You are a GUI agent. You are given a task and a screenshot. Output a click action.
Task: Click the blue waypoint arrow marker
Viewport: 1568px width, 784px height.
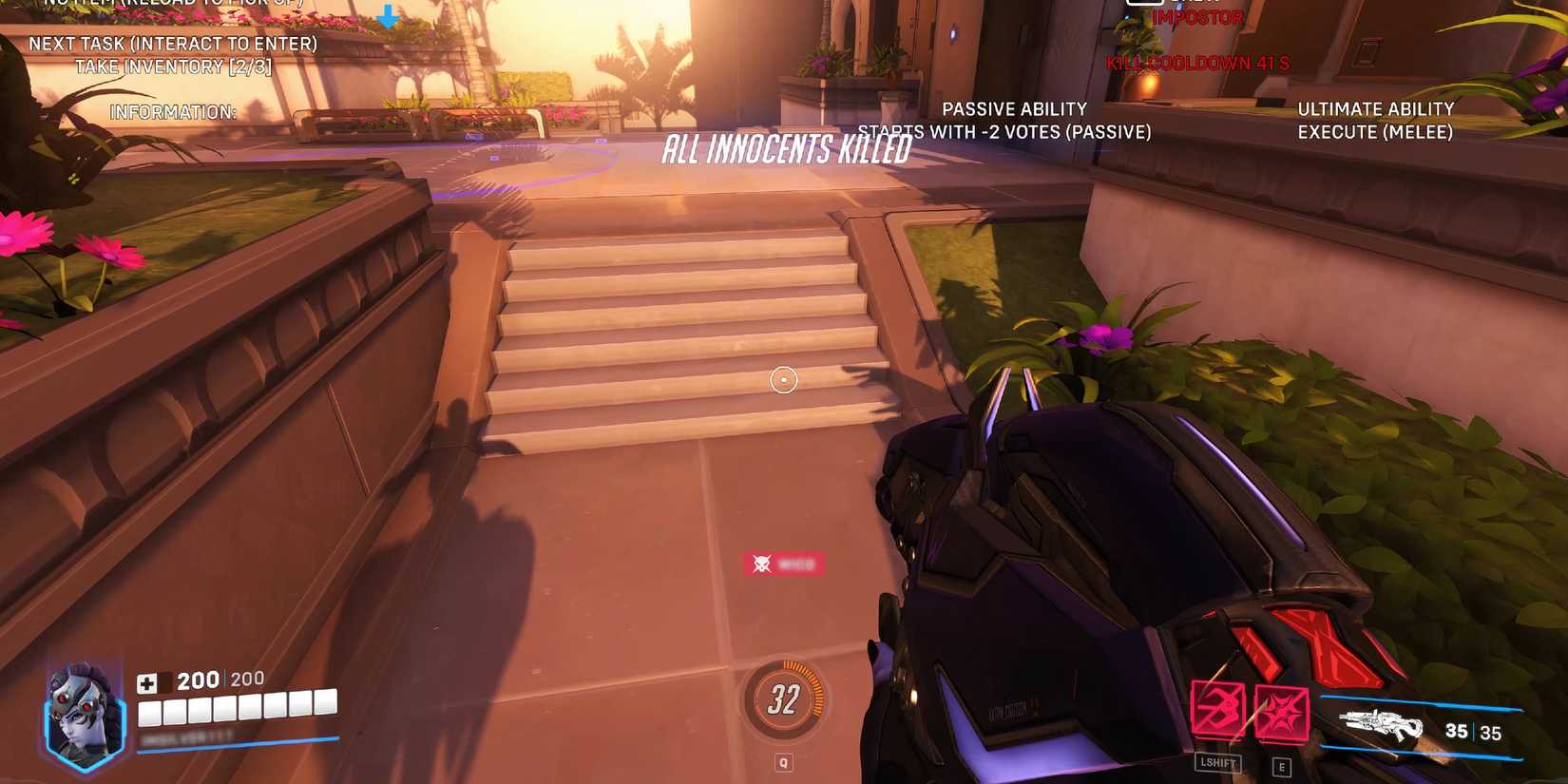389,16
